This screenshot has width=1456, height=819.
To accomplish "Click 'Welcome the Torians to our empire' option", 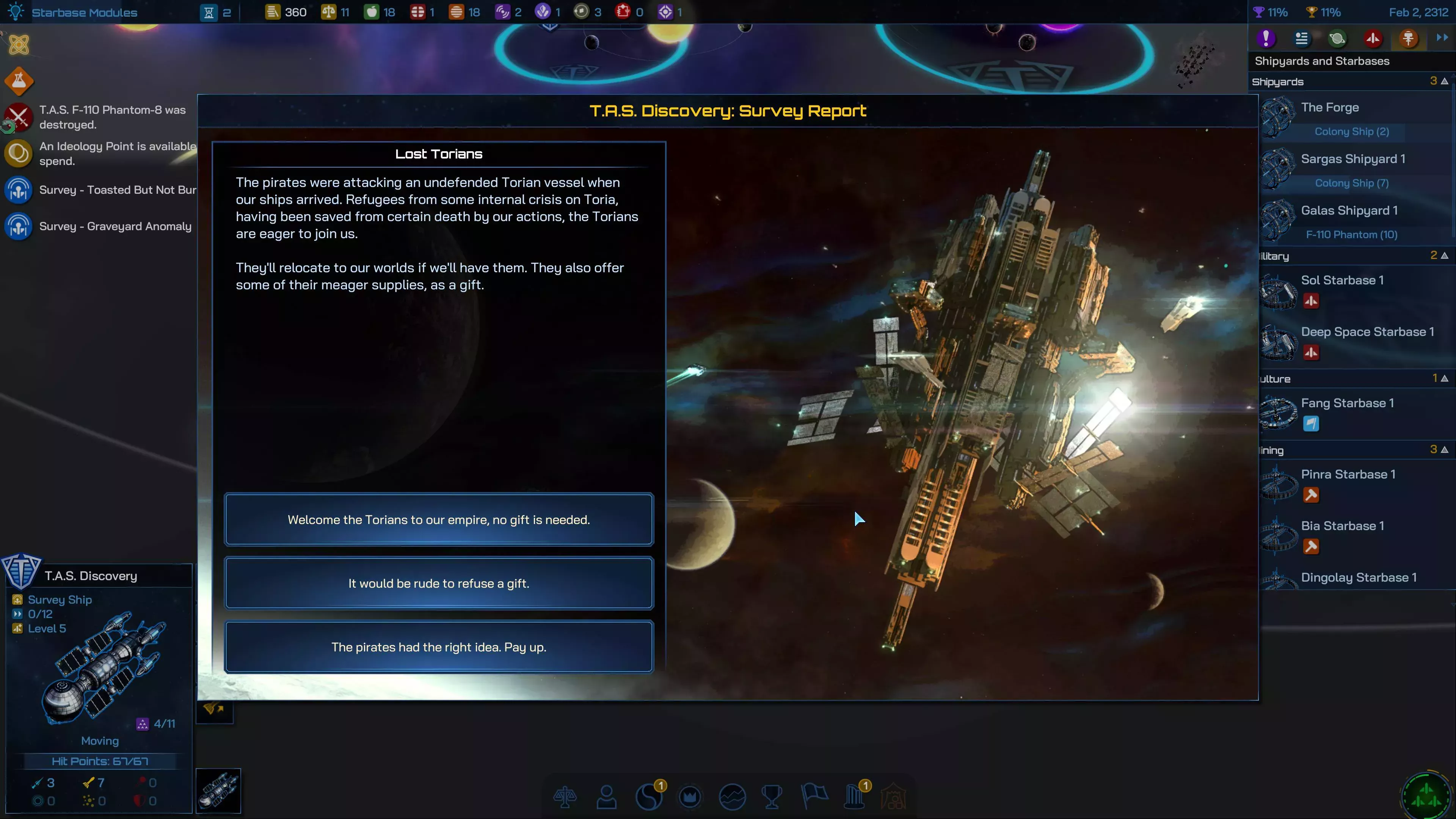I will click(439, 519).
